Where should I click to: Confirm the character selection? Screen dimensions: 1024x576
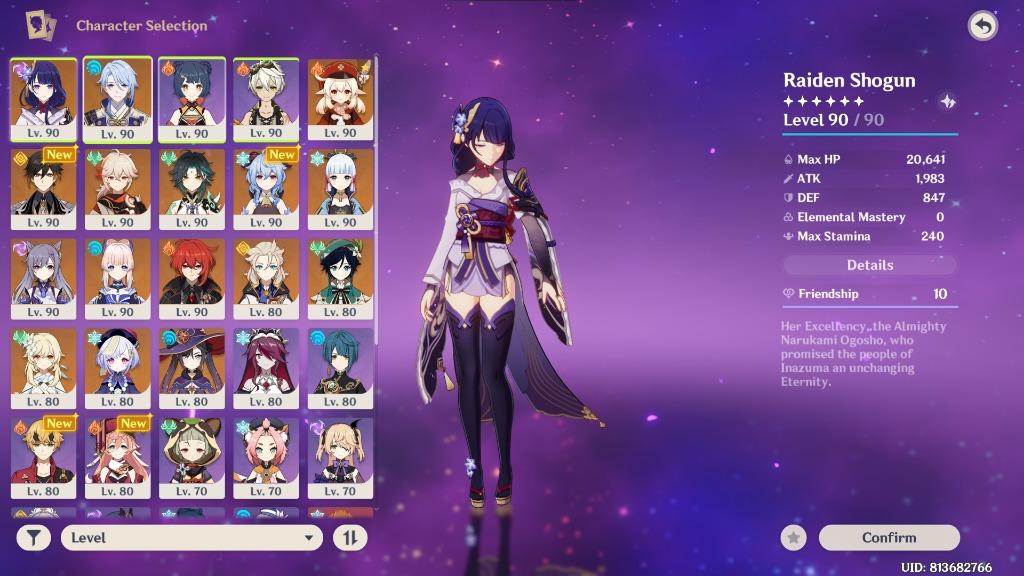888,538
